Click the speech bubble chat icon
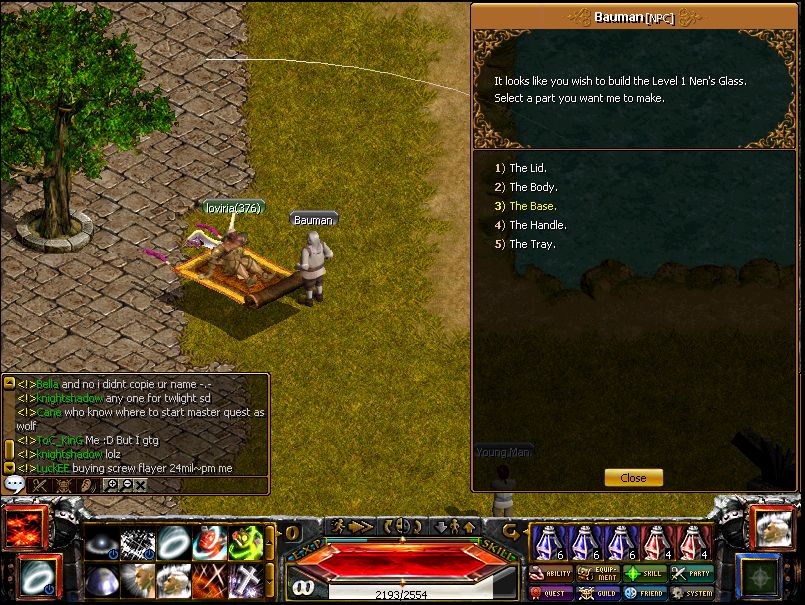Screen dimensions: 805x605 pos(14,484)
